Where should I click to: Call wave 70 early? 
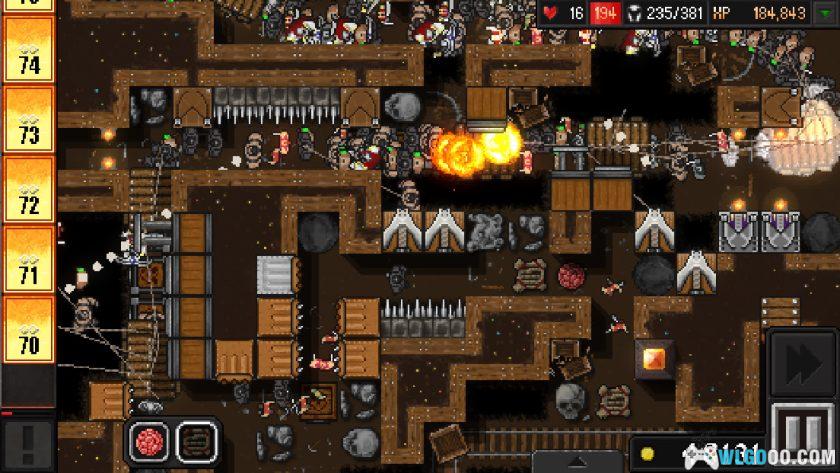[27, 329]
